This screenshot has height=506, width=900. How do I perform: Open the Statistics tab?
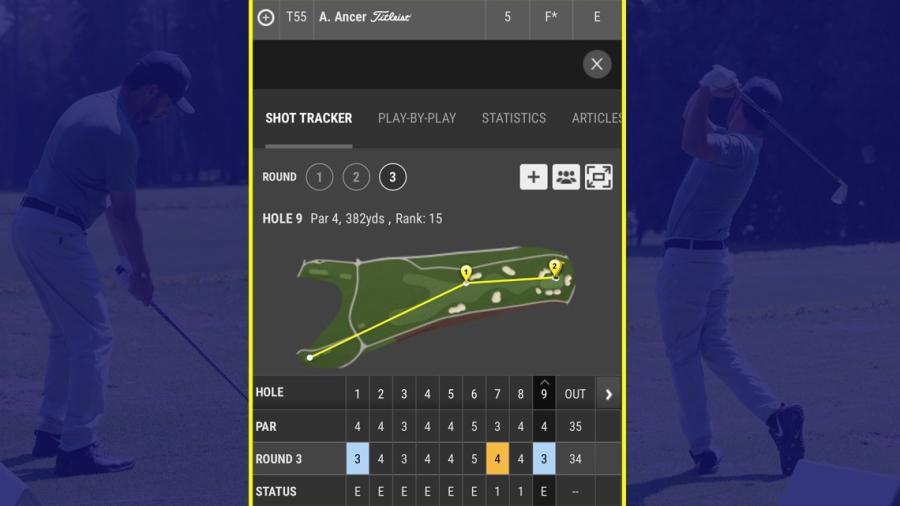pos(514,118)
